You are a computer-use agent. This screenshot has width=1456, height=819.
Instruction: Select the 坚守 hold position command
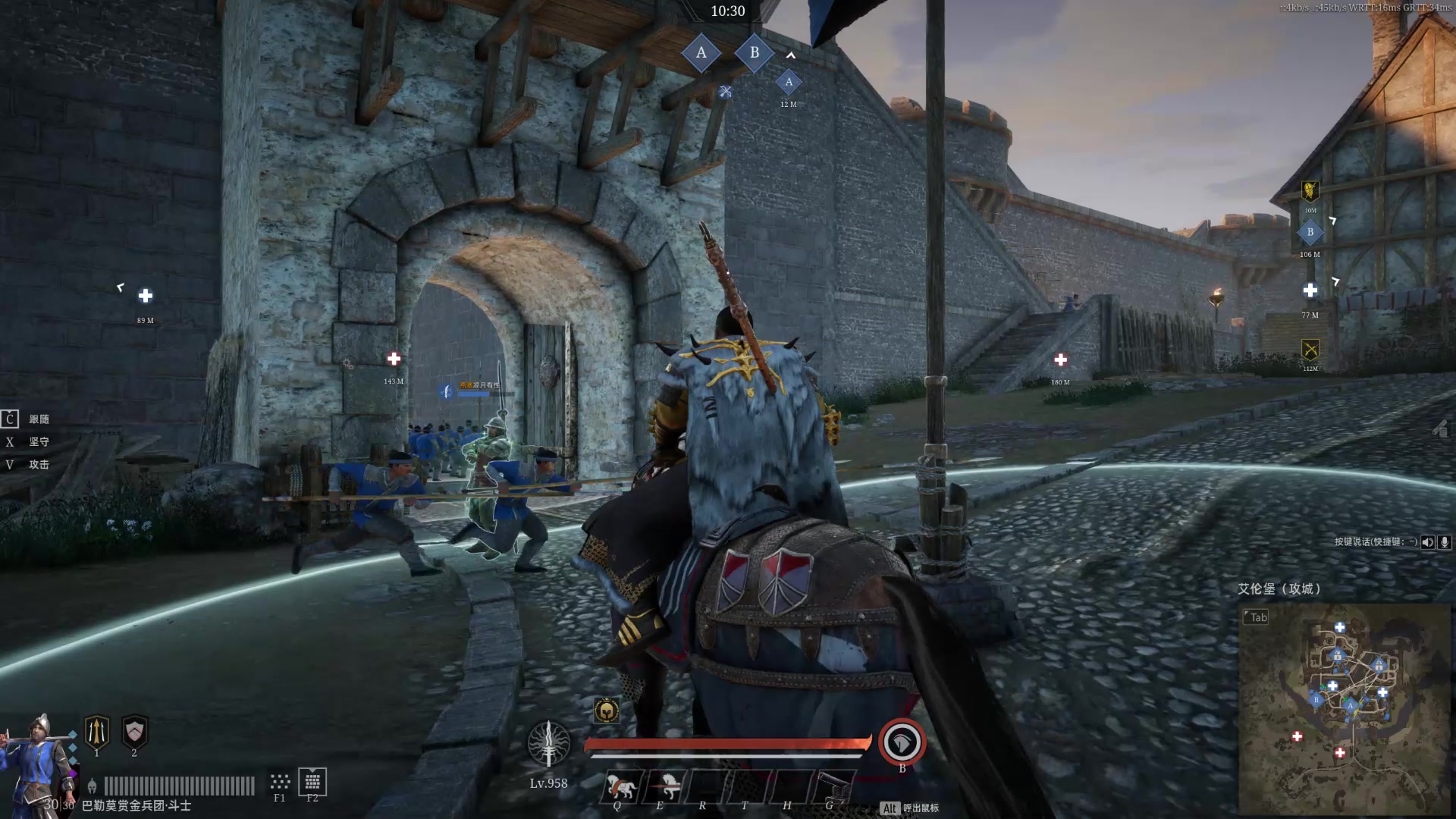click(x=38, y=442)
